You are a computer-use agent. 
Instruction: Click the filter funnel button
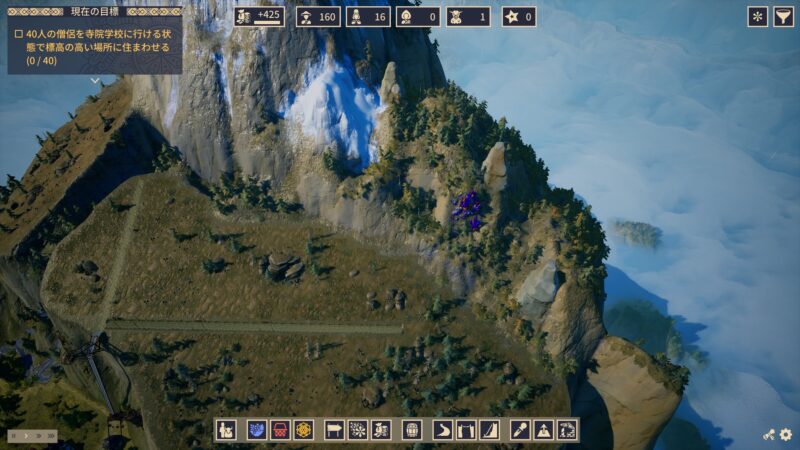(x=784, y=16)
